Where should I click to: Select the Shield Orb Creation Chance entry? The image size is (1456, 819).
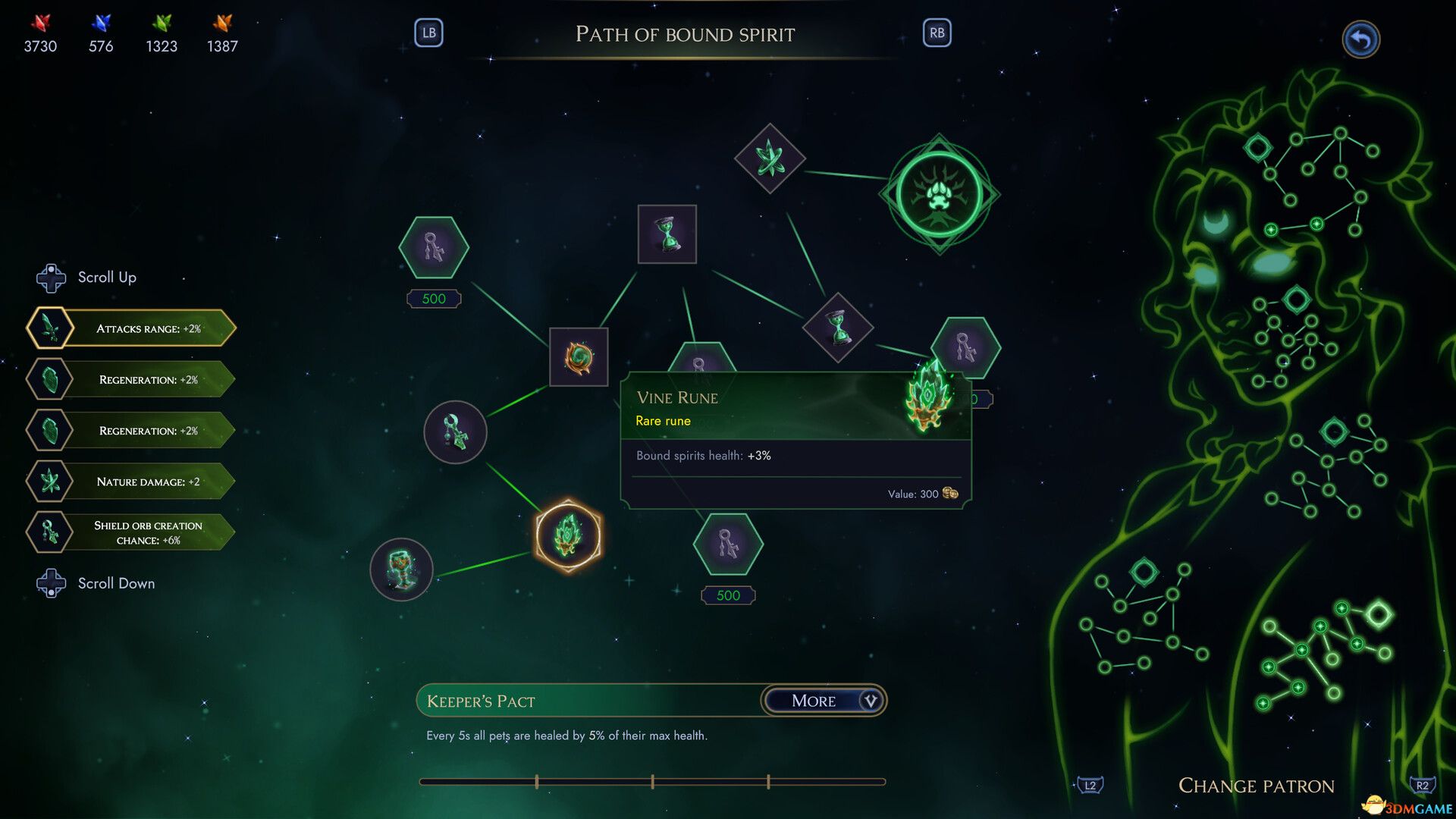tap(131, 532)
